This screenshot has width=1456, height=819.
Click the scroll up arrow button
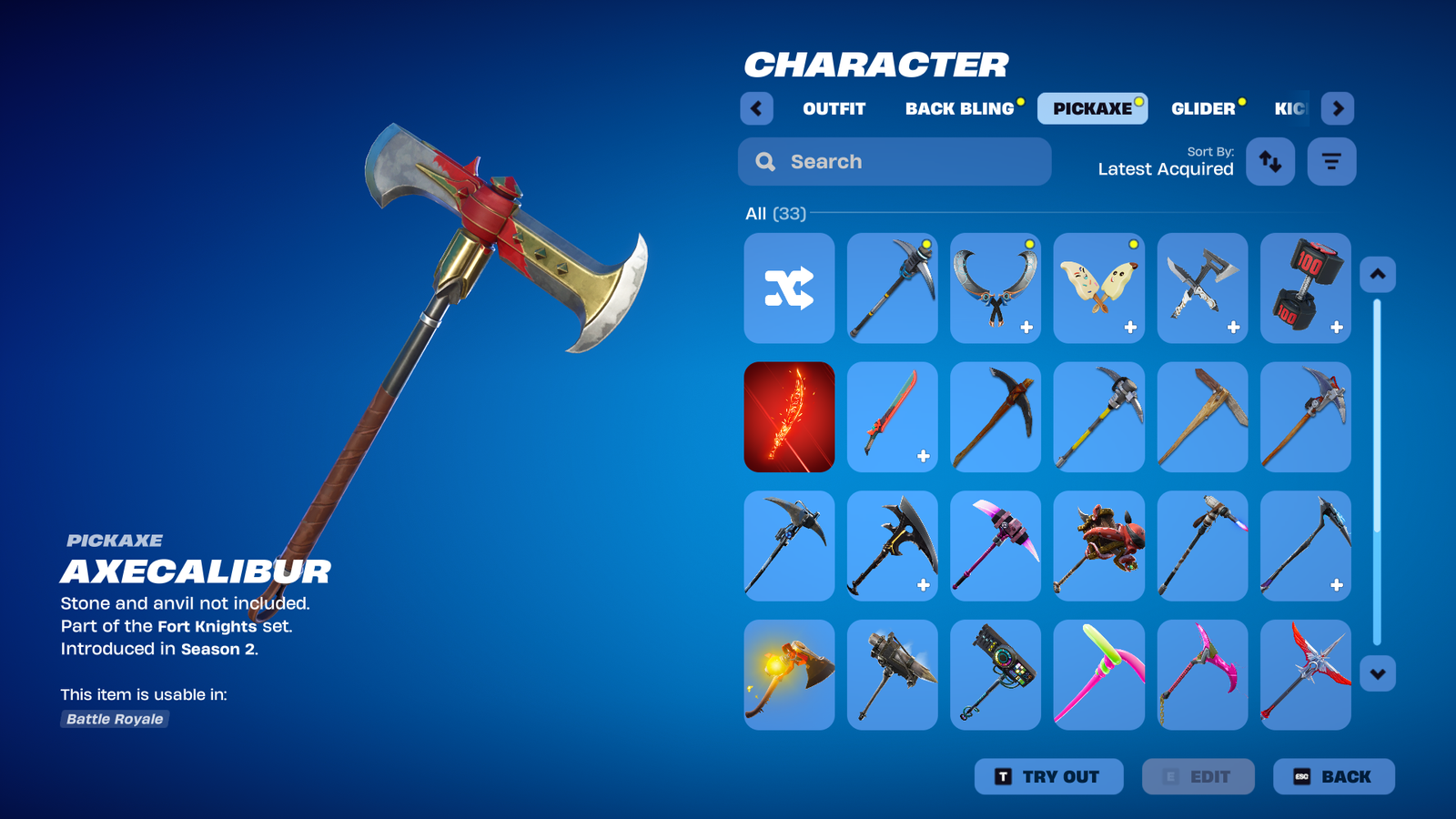(1377, 274)
